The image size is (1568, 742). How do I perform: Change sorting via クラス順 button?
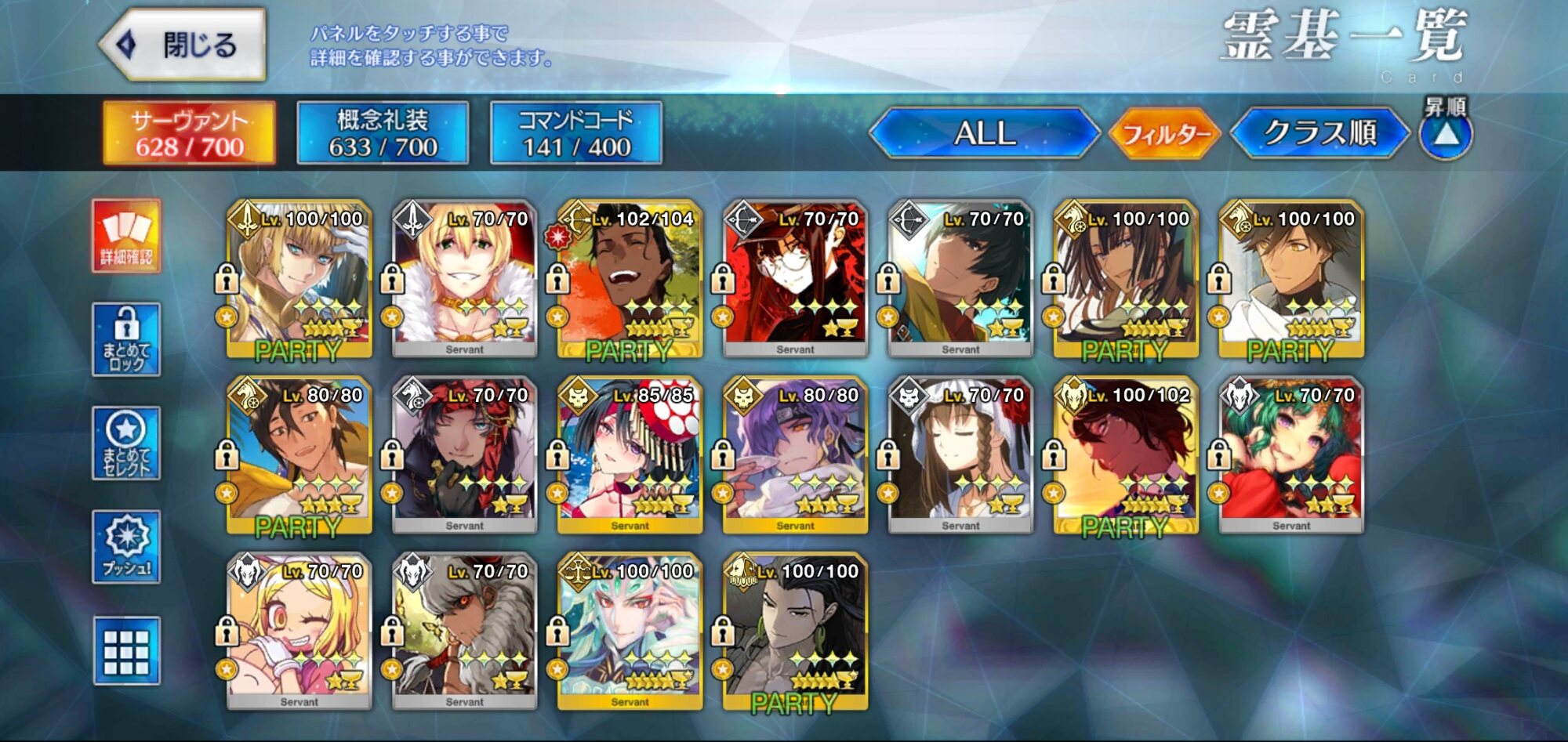pyautogui.click(x=1319, y=133)
